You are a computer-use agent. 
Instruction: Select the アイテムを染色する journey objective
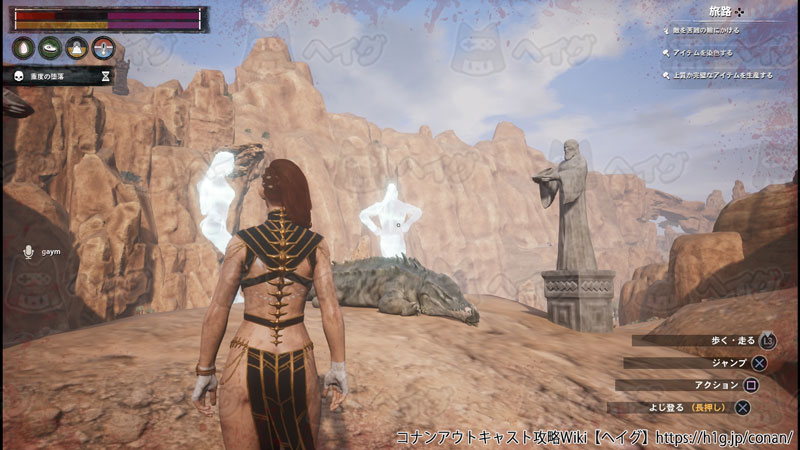coord(705,53)
